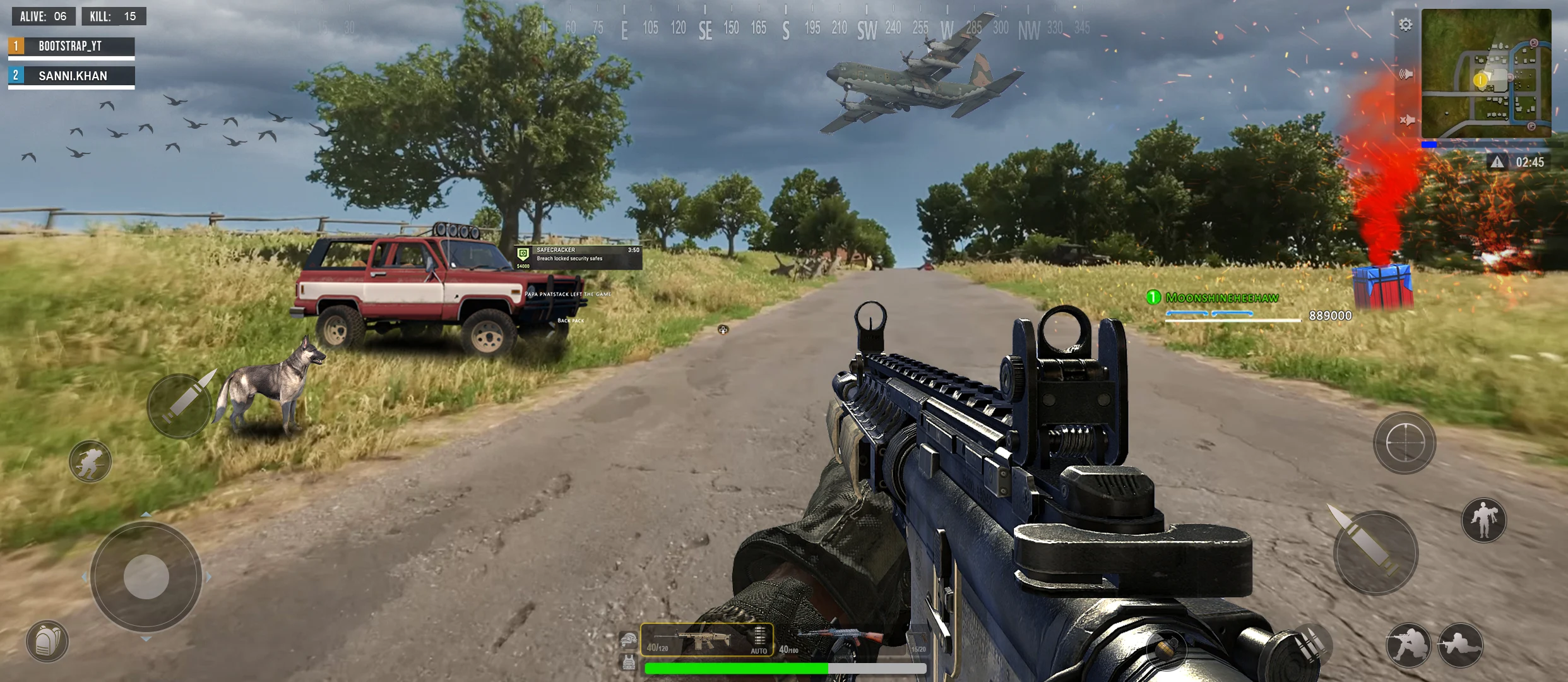
Task: Switch to crouch stance
Action: click(1408, 645)
